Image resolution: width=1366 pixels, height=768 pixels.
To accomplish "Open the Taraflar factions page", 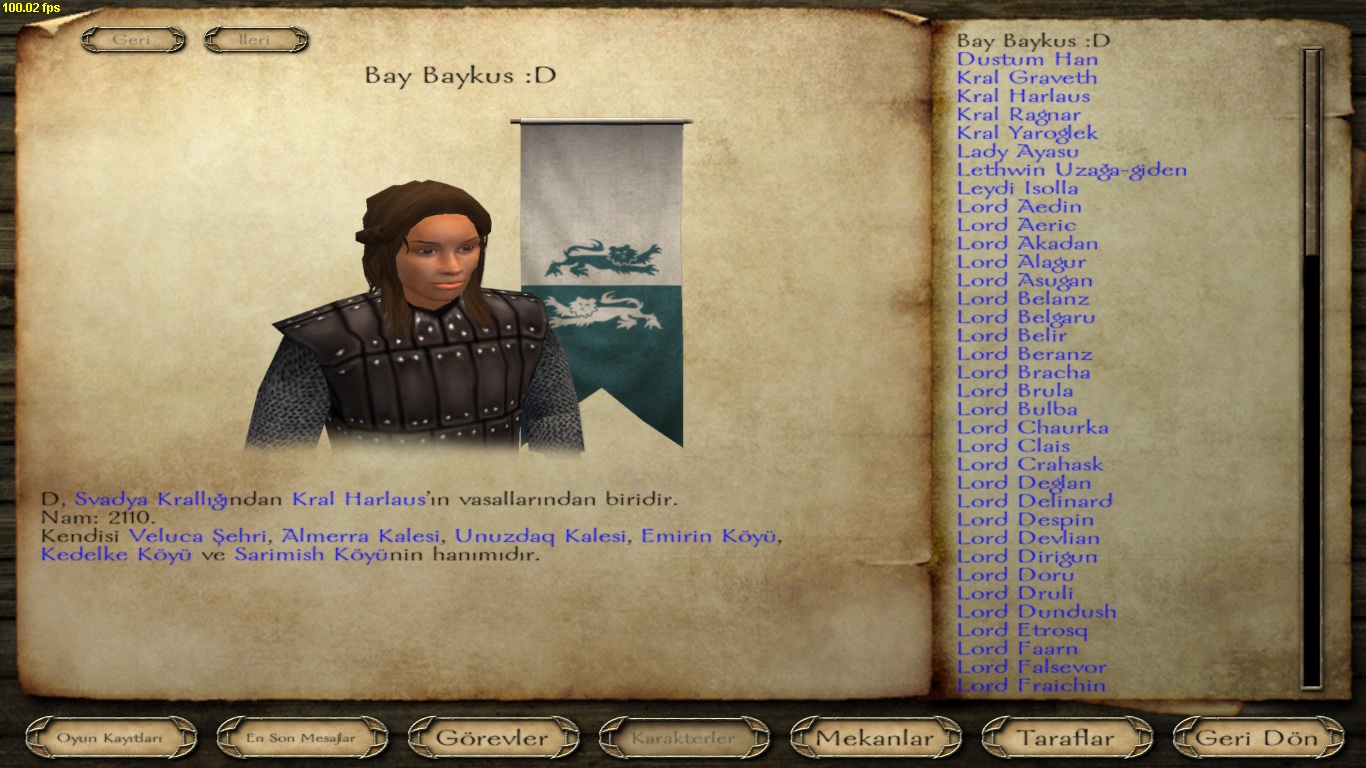I will pyautogui.click(x=1065, y=739).
